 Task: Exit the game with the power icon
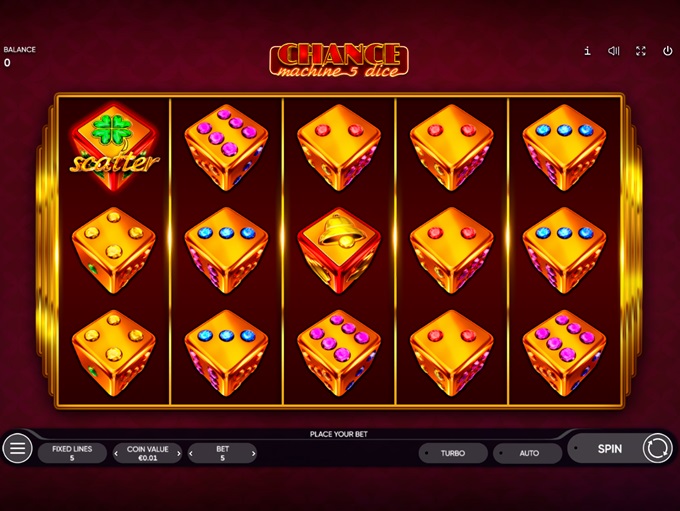(x=667, y=51)
